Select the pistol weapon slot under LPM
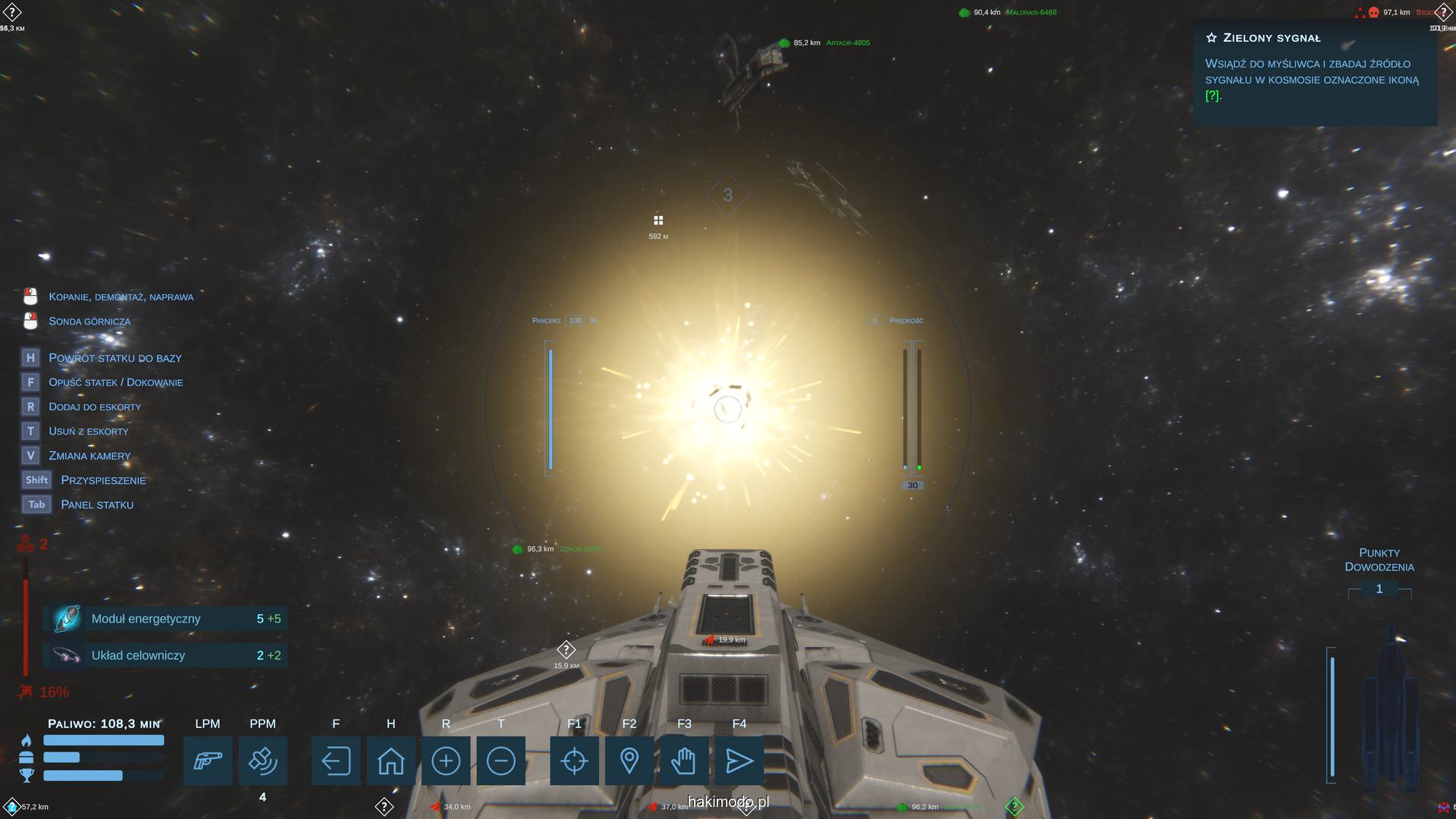1456x819 pixels. (208, 761)
